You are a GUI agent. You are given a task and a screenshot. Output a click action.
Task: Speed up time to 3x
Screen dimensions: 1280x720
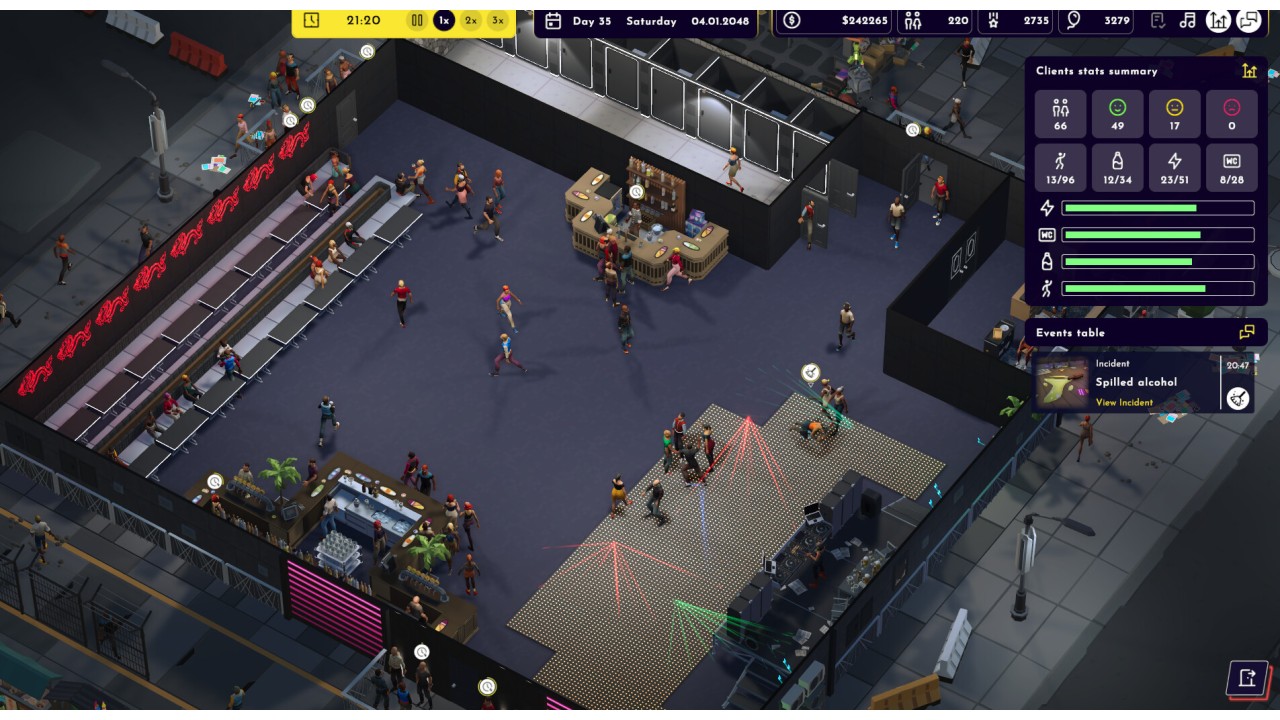(x=497, y=20)
